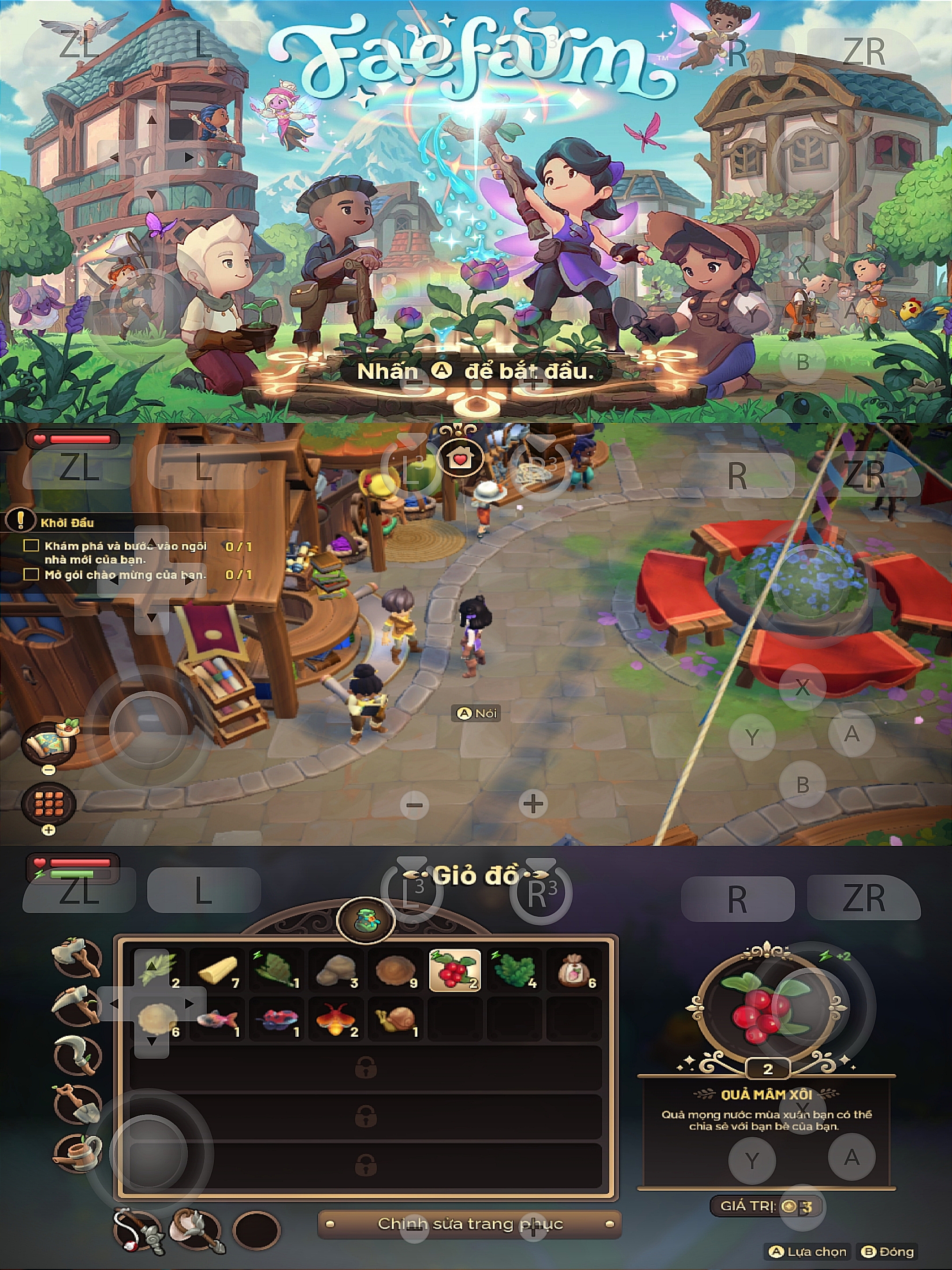This screenshot has height=1270, width=952.
Task: Choose the seed bag inventory slot
Action: coord(573,970)
